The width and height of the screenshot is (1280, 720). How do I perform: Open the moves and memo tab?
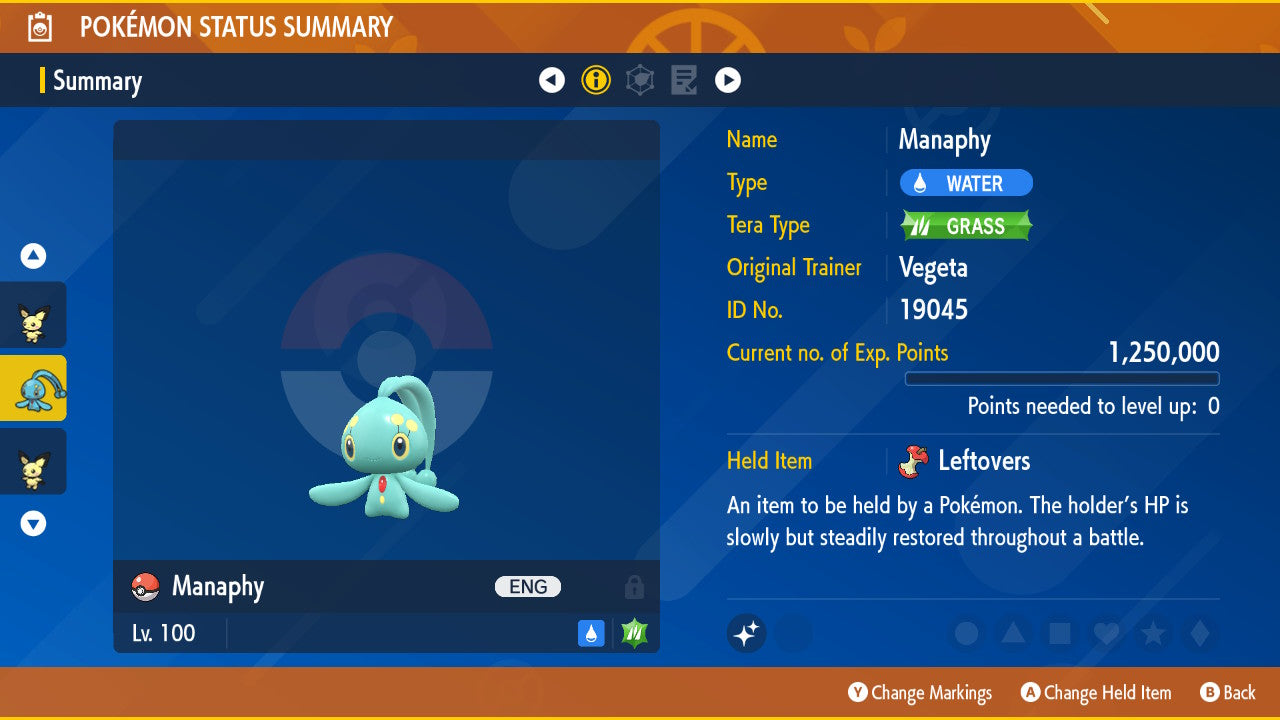(684, 80)
